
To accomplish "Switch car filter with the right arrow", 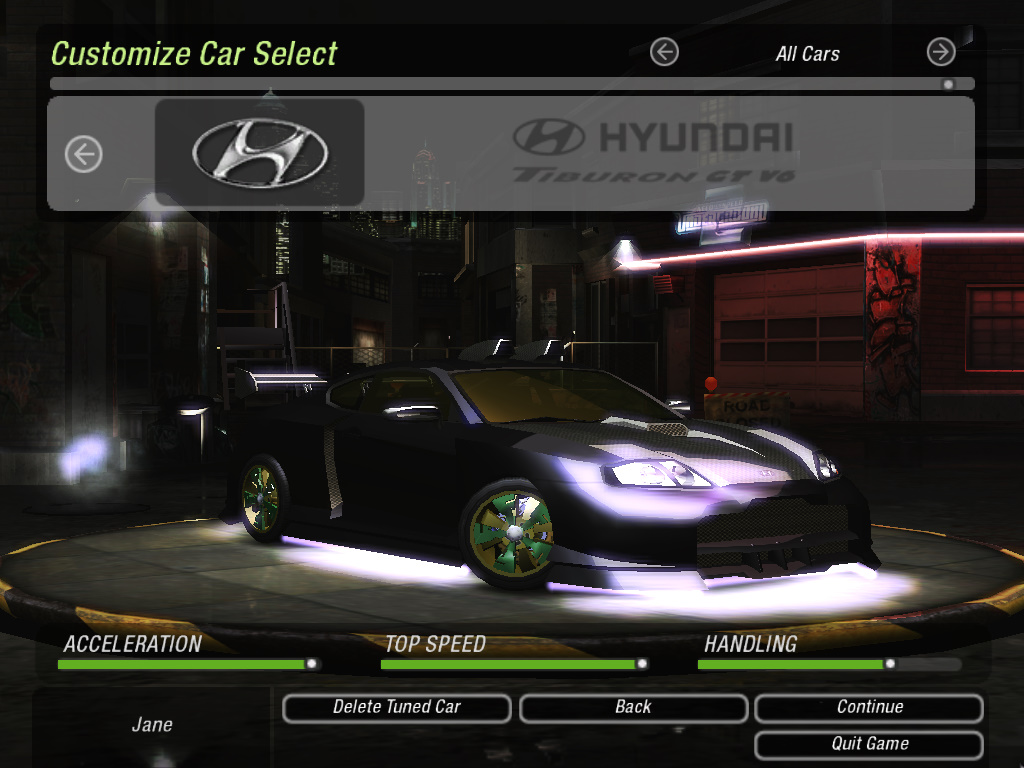I will click(x=941, y=52).
